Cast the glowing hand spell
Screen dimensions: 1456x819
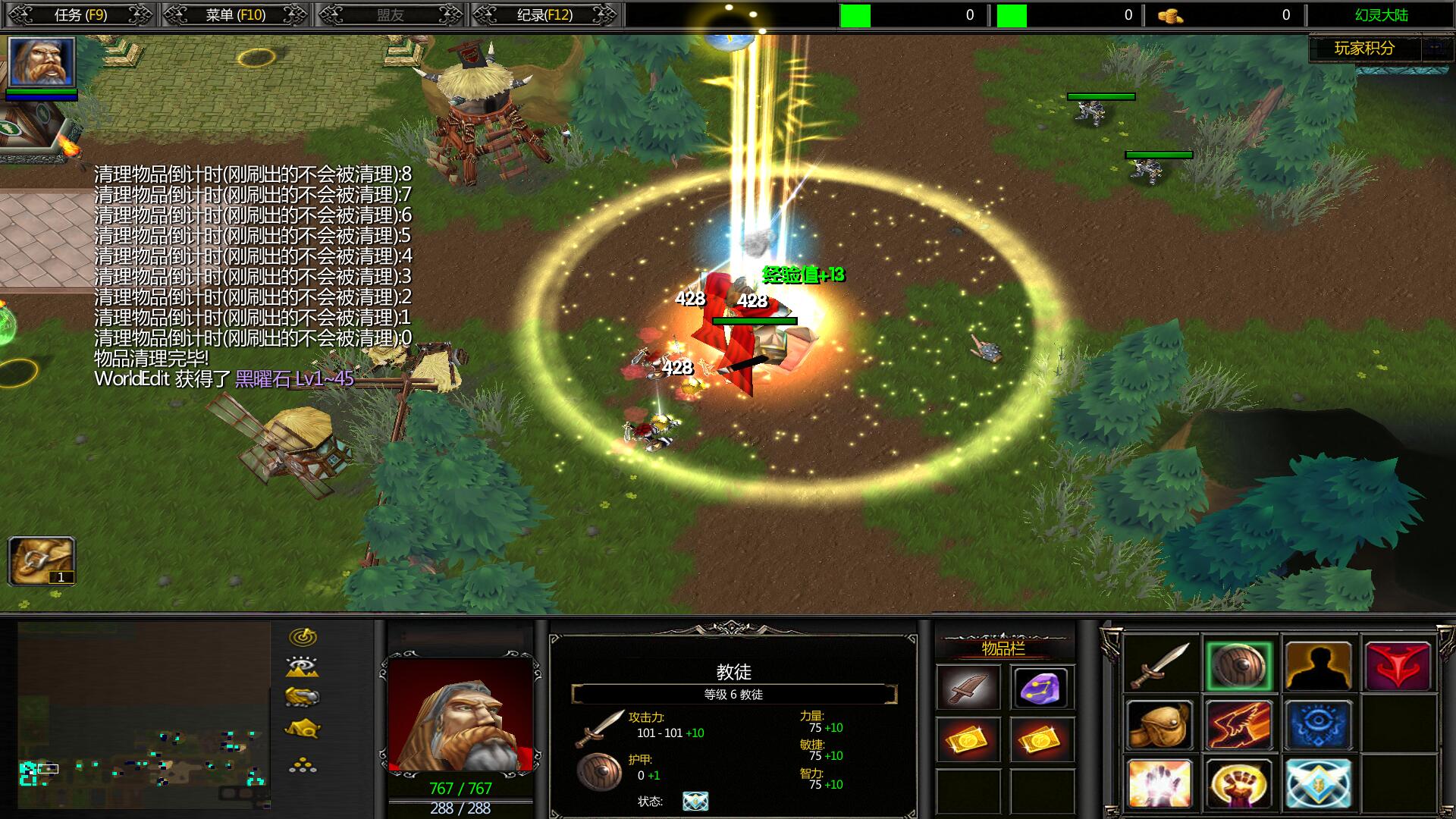[1159, 783]
